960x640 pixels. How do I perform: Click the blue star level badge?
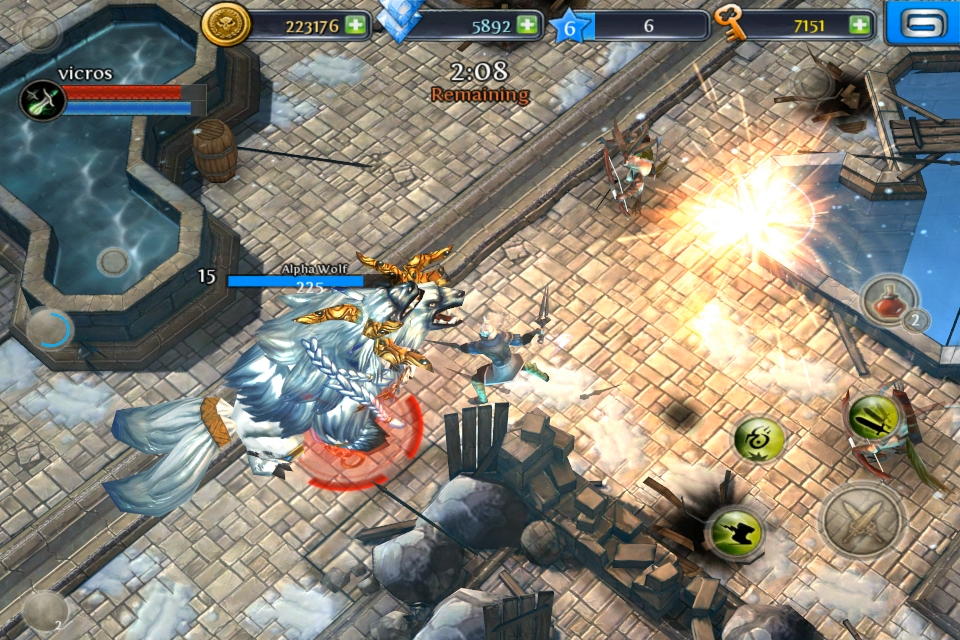571,25
